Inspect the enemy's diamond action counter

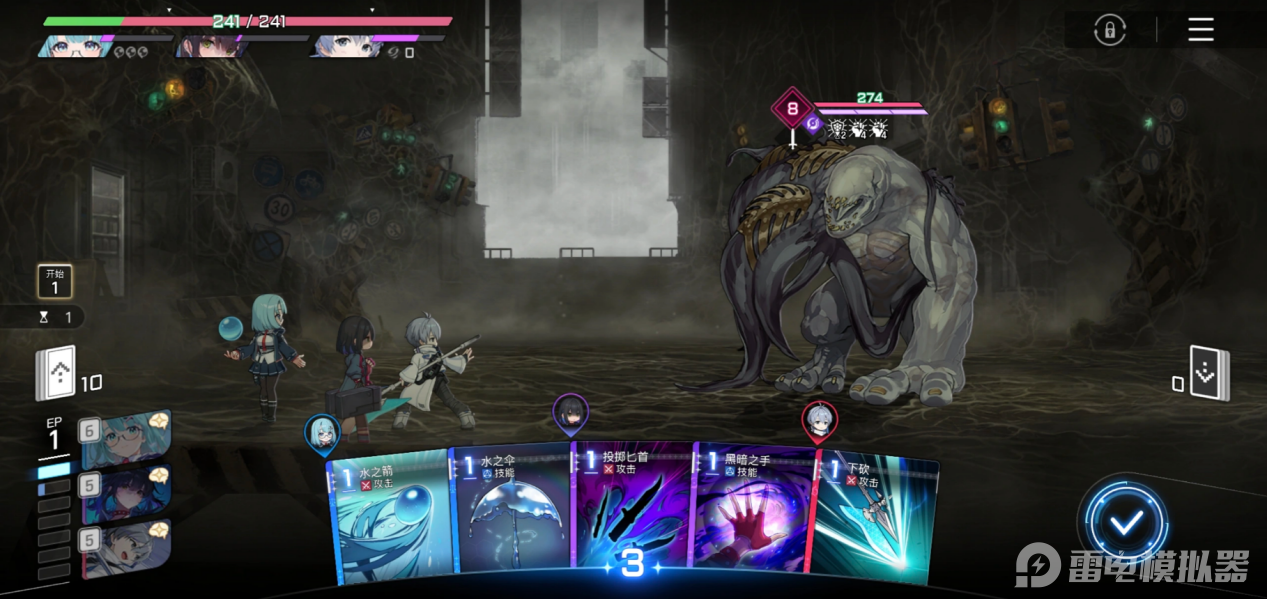click(793, 108)
